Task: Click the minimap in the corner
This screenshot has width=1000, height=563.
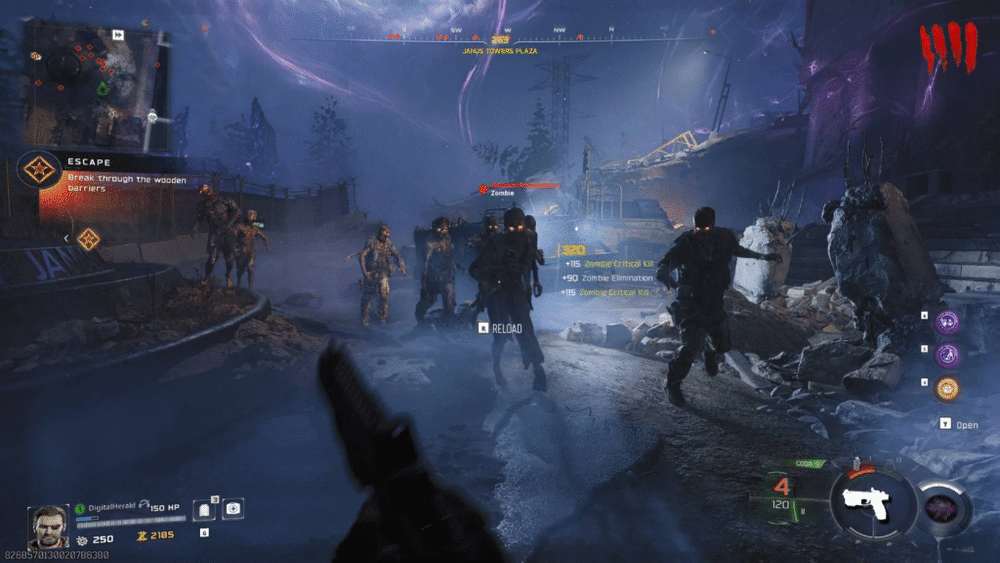Action: tap(97, 84)
